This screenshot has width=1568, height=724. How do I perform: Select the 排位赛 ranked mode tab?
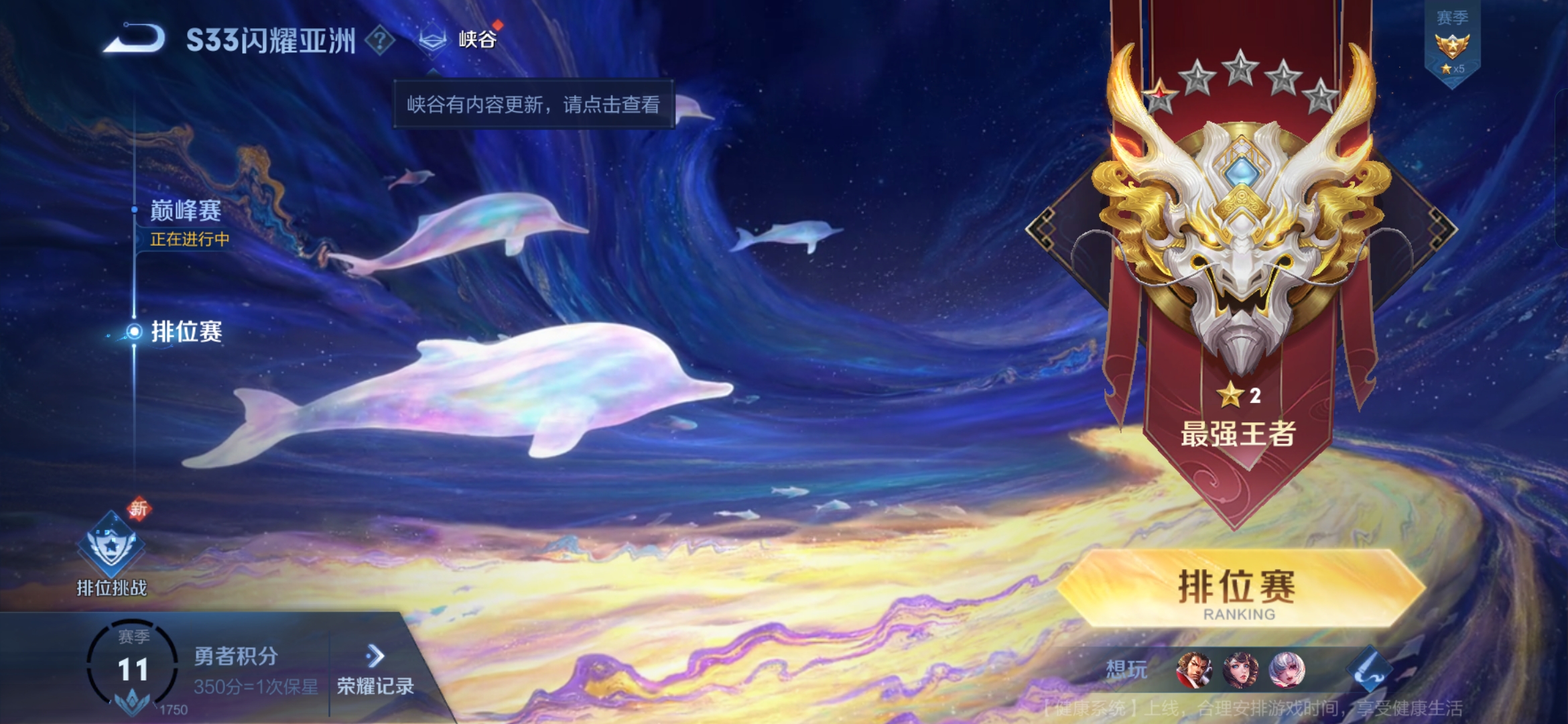186,332
